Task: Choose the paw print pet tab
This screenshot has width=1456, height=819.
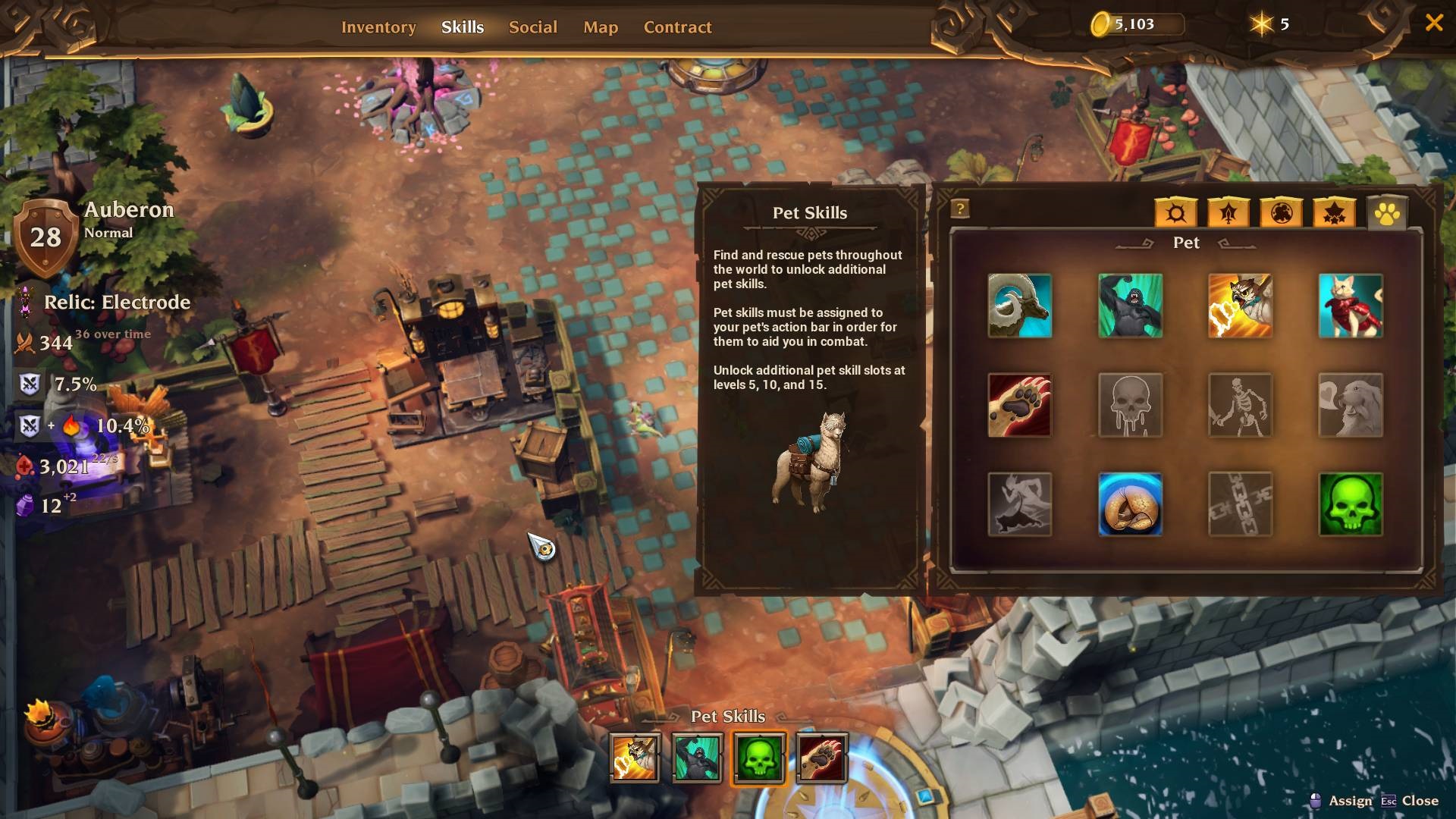Action: coord(1387,214)
